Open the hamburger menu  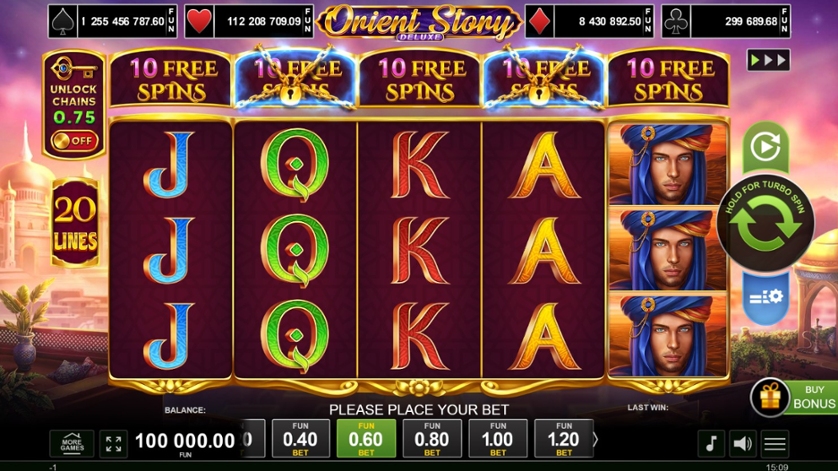[775, 443]
